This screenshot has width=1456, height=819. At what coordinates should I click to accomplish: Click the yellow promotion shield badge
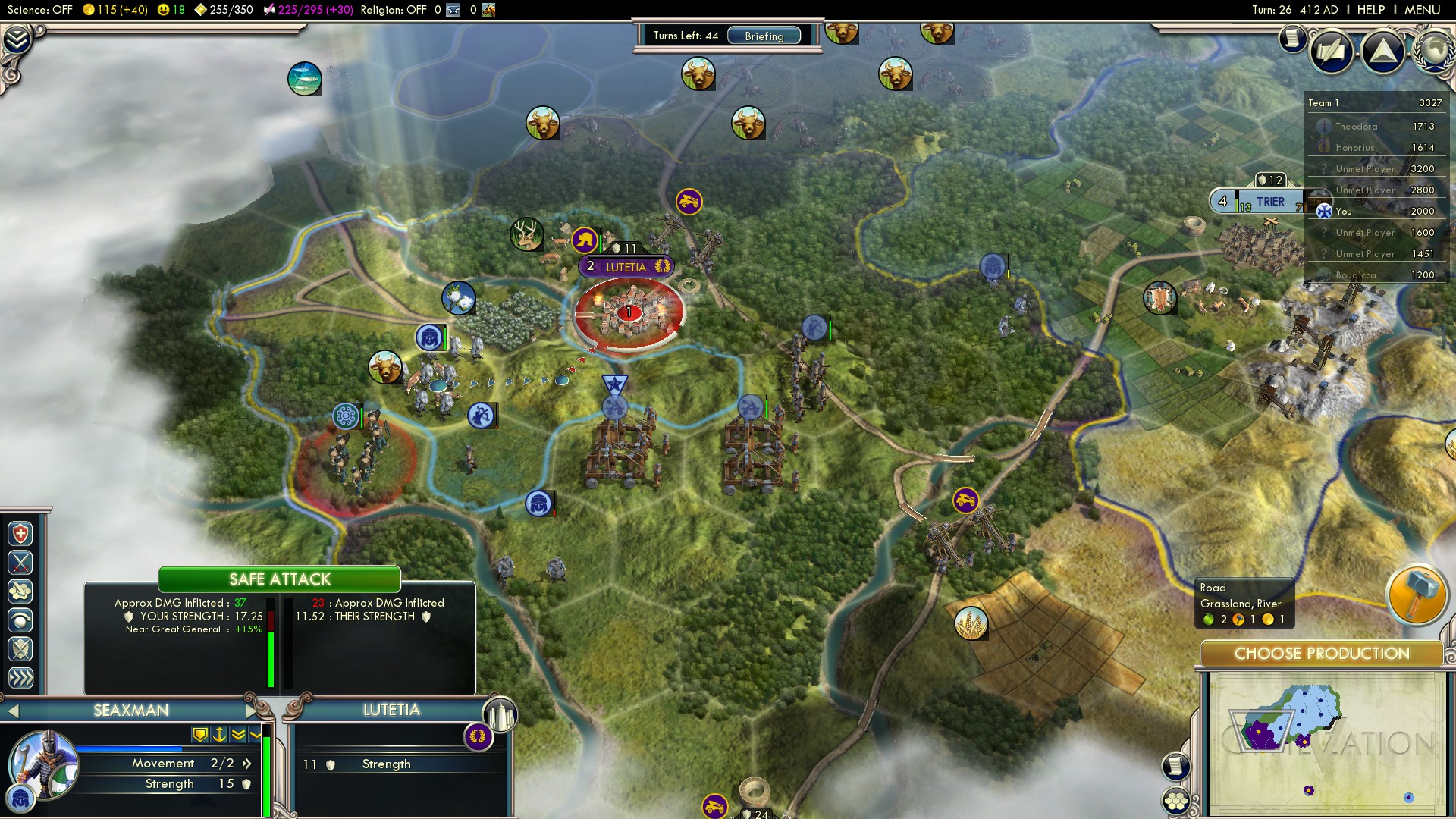coord(199,735)
